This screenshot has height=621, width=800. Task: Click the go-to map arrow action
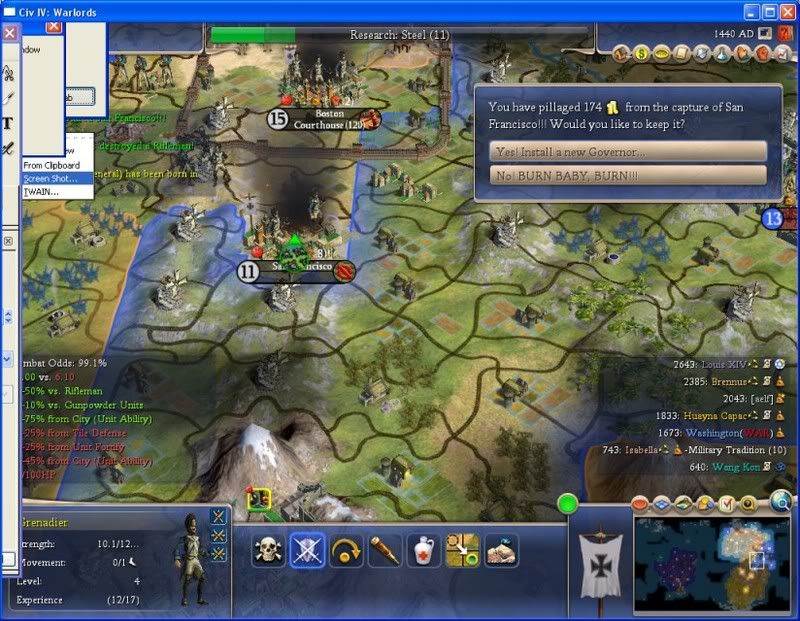[x=463, y=551]
